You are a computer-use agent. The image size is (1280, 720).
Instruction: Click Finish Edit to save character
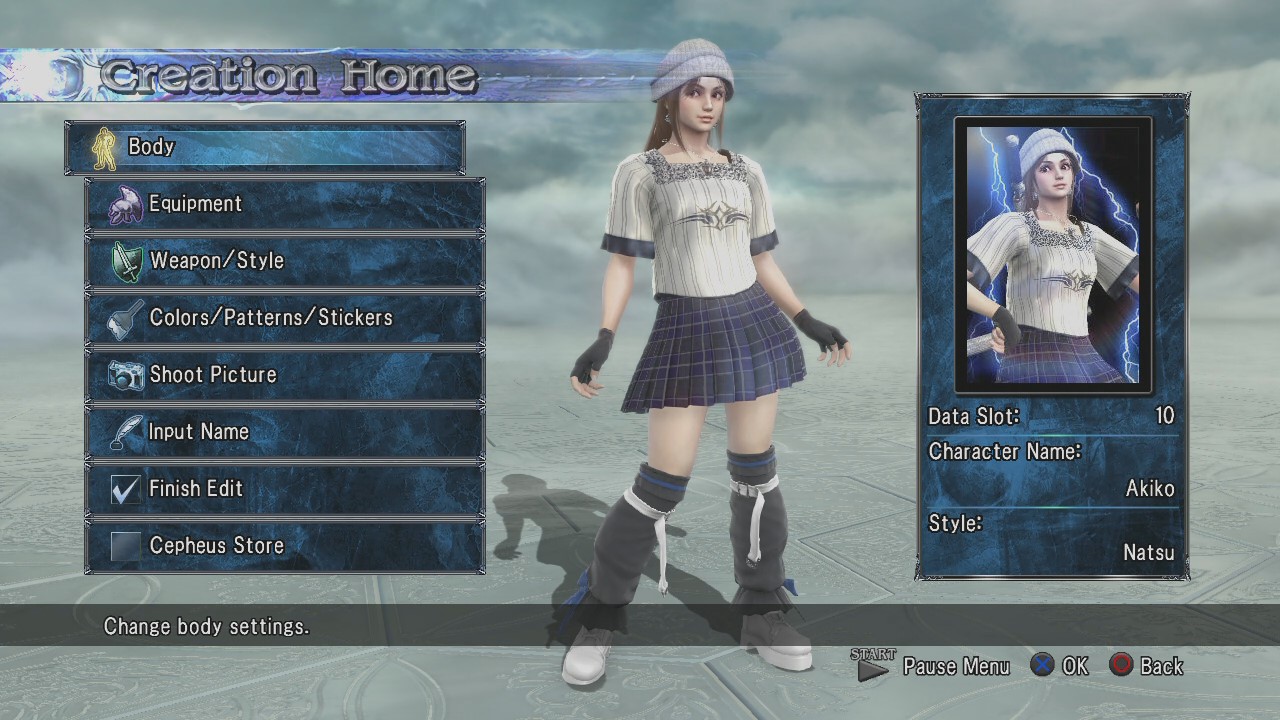tap(285, 489)
